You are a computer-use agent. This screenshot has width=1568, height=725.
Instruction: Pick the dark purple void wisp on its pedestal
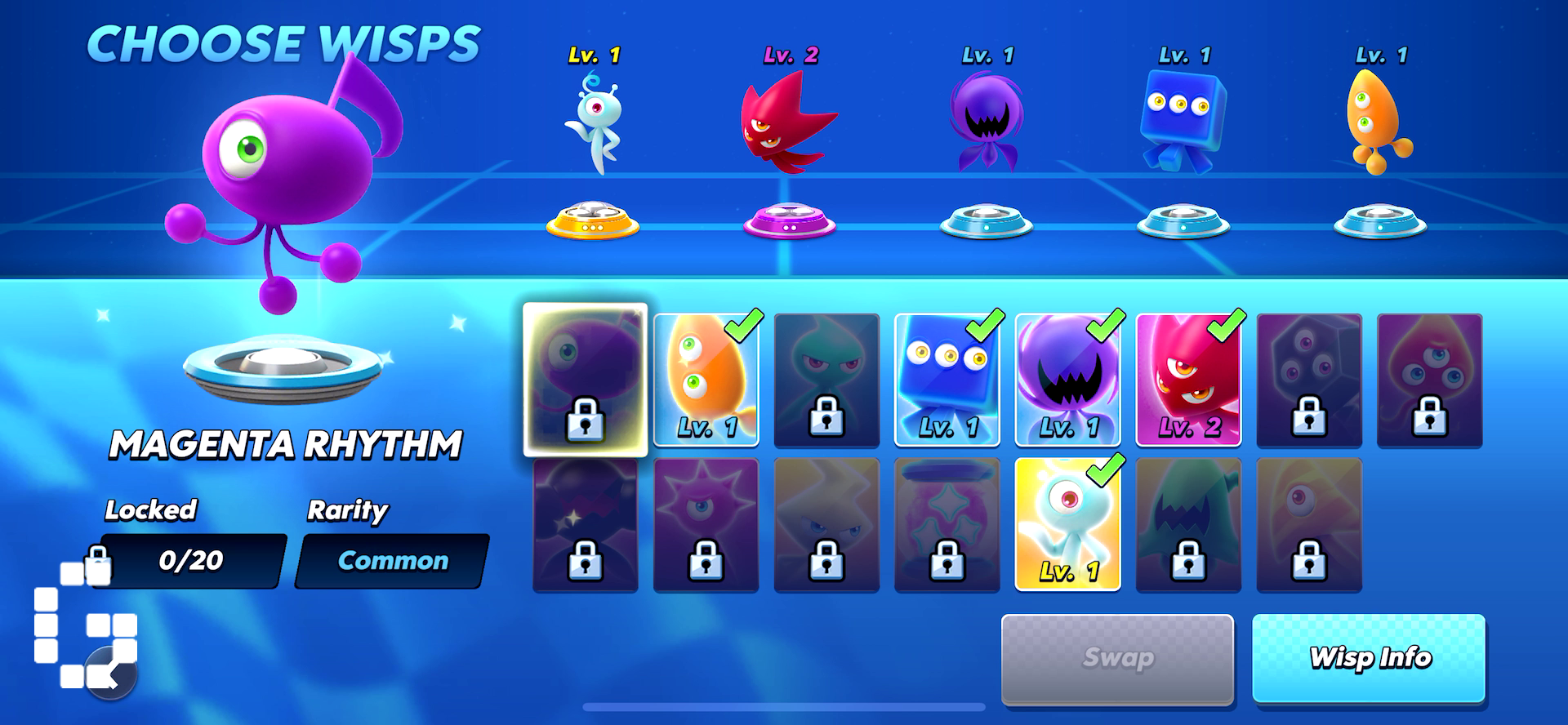pyautogui.click(x=988, y=122)
